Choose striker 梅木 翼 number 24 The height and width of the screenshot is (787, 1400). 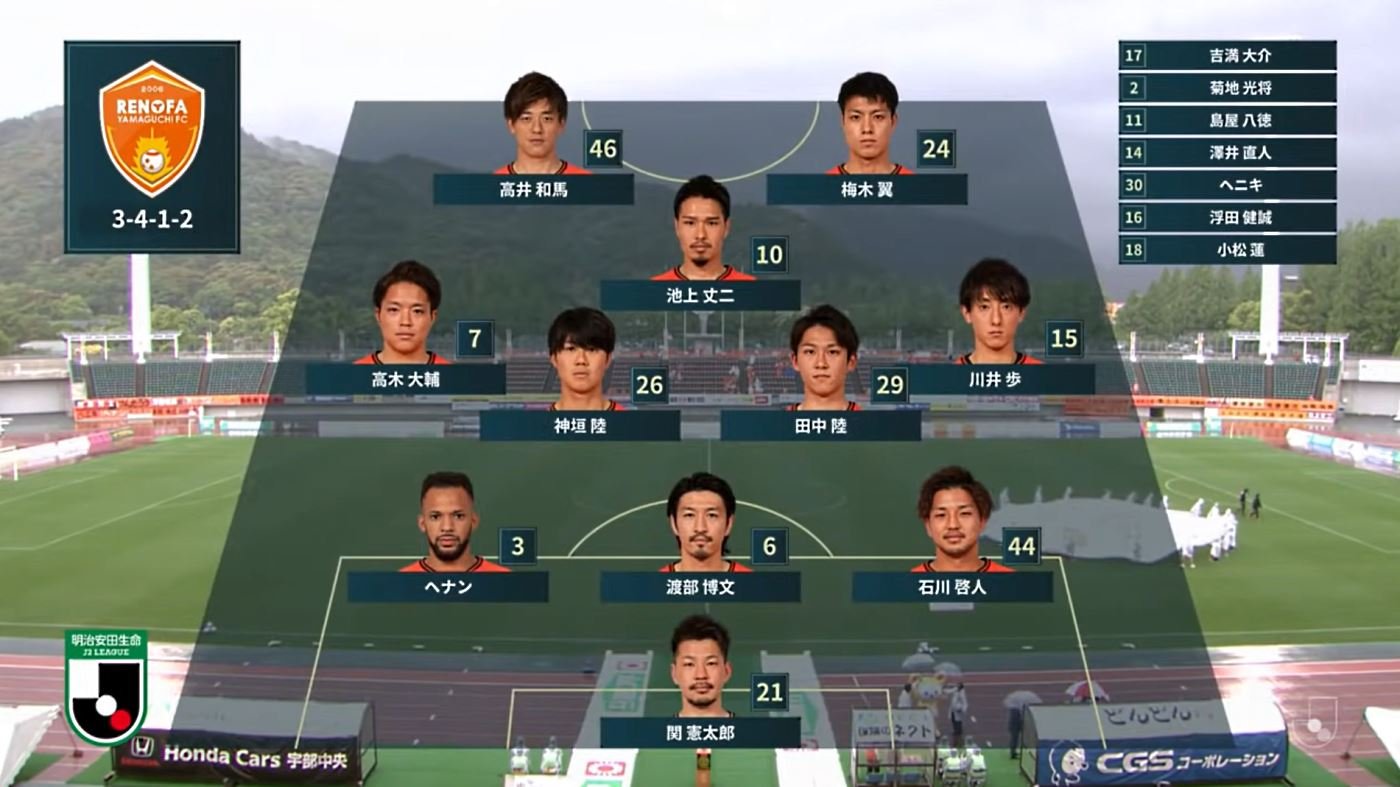pyautogui.click(x=866, y=189)
